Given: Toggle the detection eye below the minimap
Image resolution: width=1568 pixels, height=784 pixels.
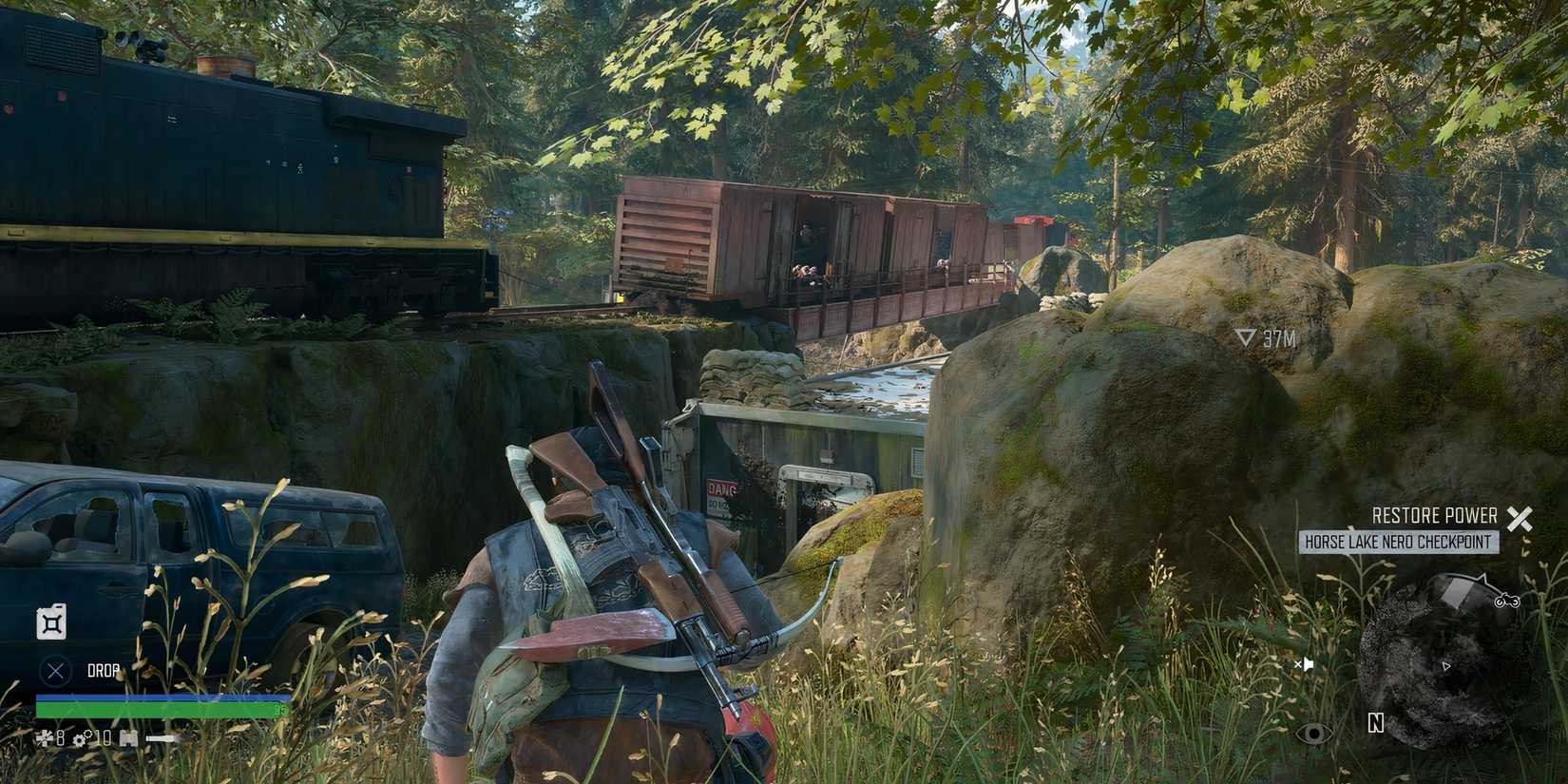Looking at the screenshot, I should (x=1313, y=734).
